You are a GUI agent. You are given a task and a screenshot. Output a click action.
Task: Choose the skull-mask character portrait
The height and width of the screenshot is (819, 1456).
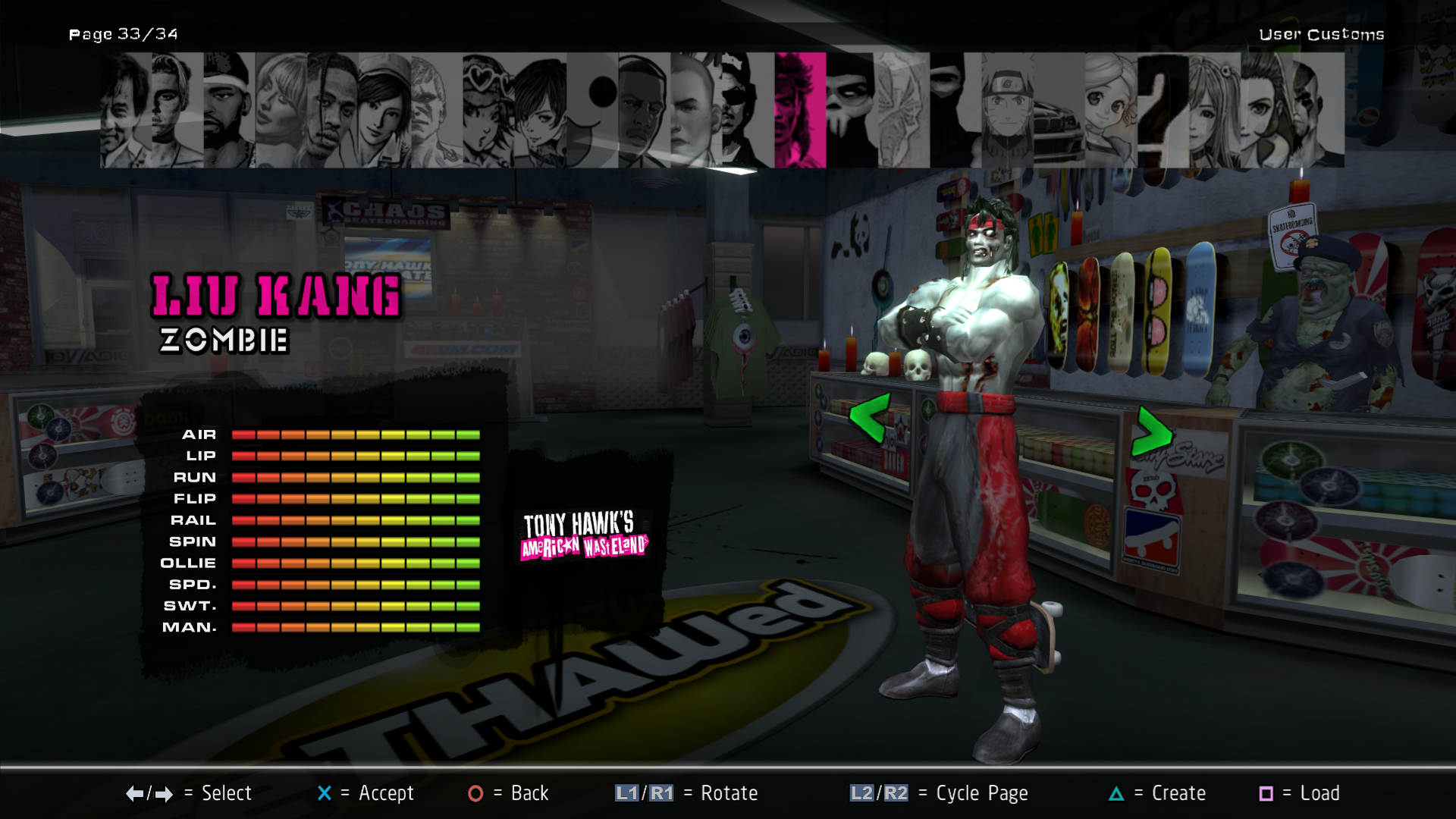(851, 110)
